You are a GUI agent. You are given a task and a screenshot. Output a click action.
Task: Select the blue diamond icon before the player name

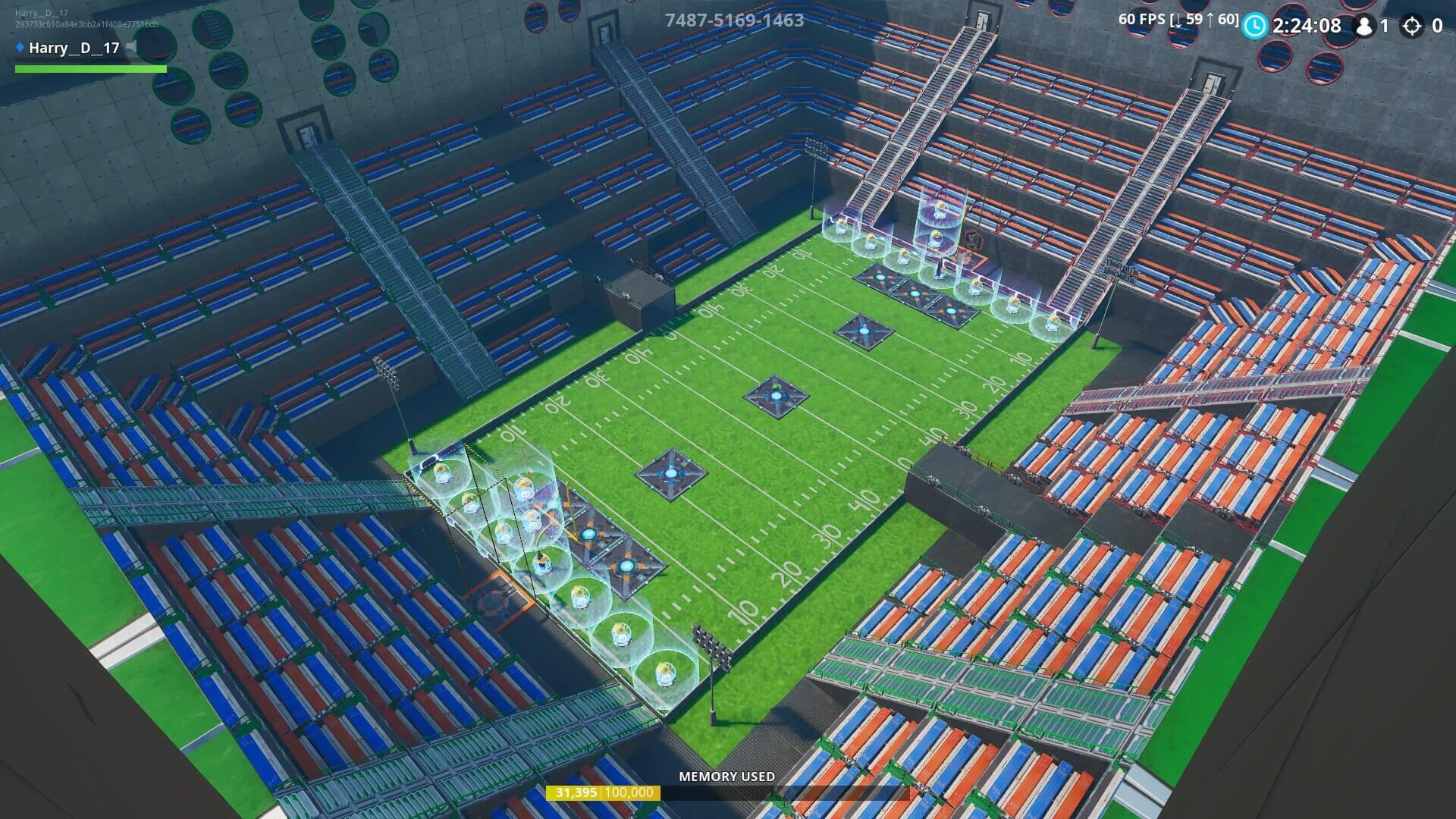pyautogui.click(x=19, y=49)
